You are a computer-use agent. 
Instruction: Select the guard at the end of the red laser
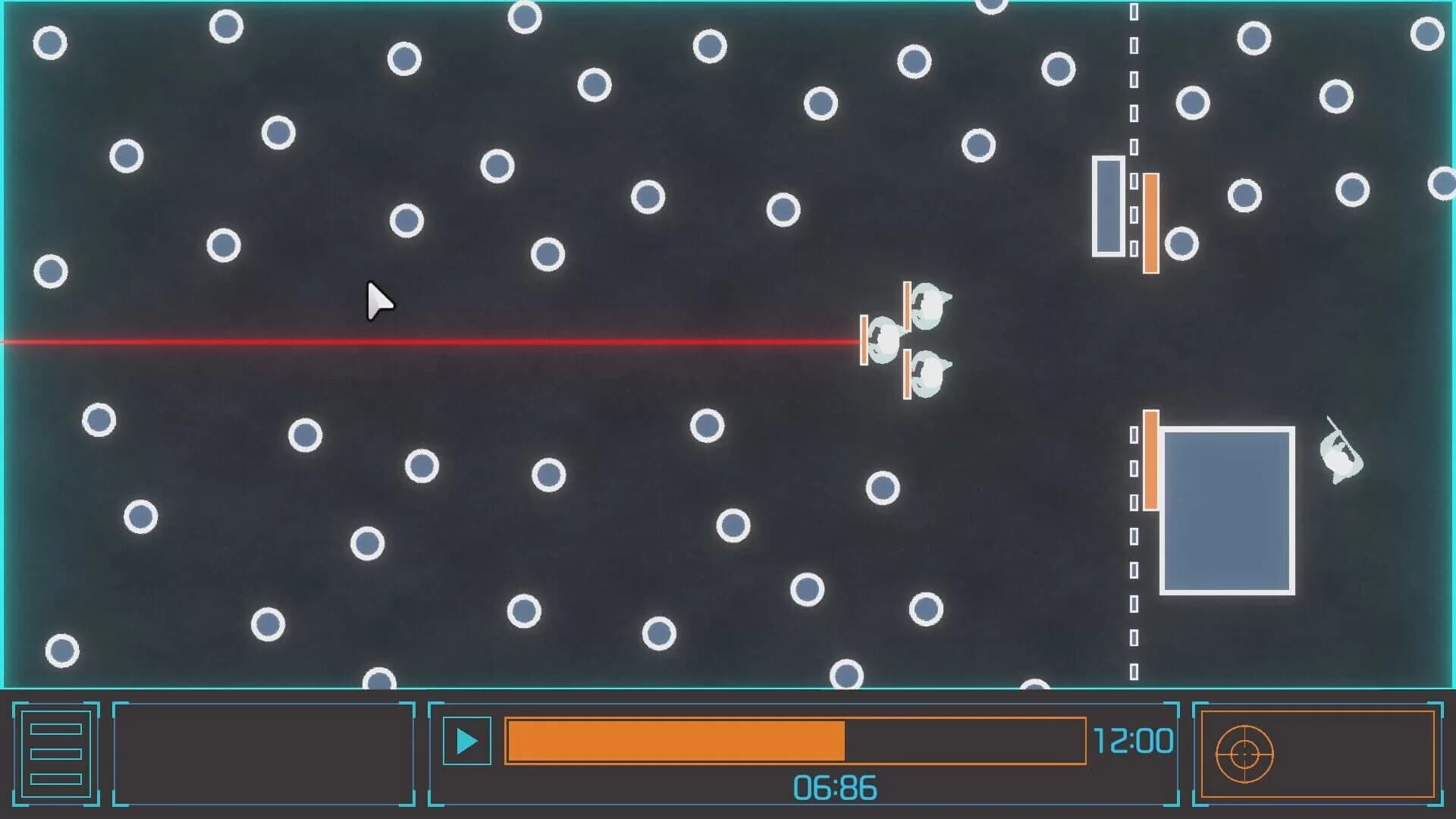886,340
